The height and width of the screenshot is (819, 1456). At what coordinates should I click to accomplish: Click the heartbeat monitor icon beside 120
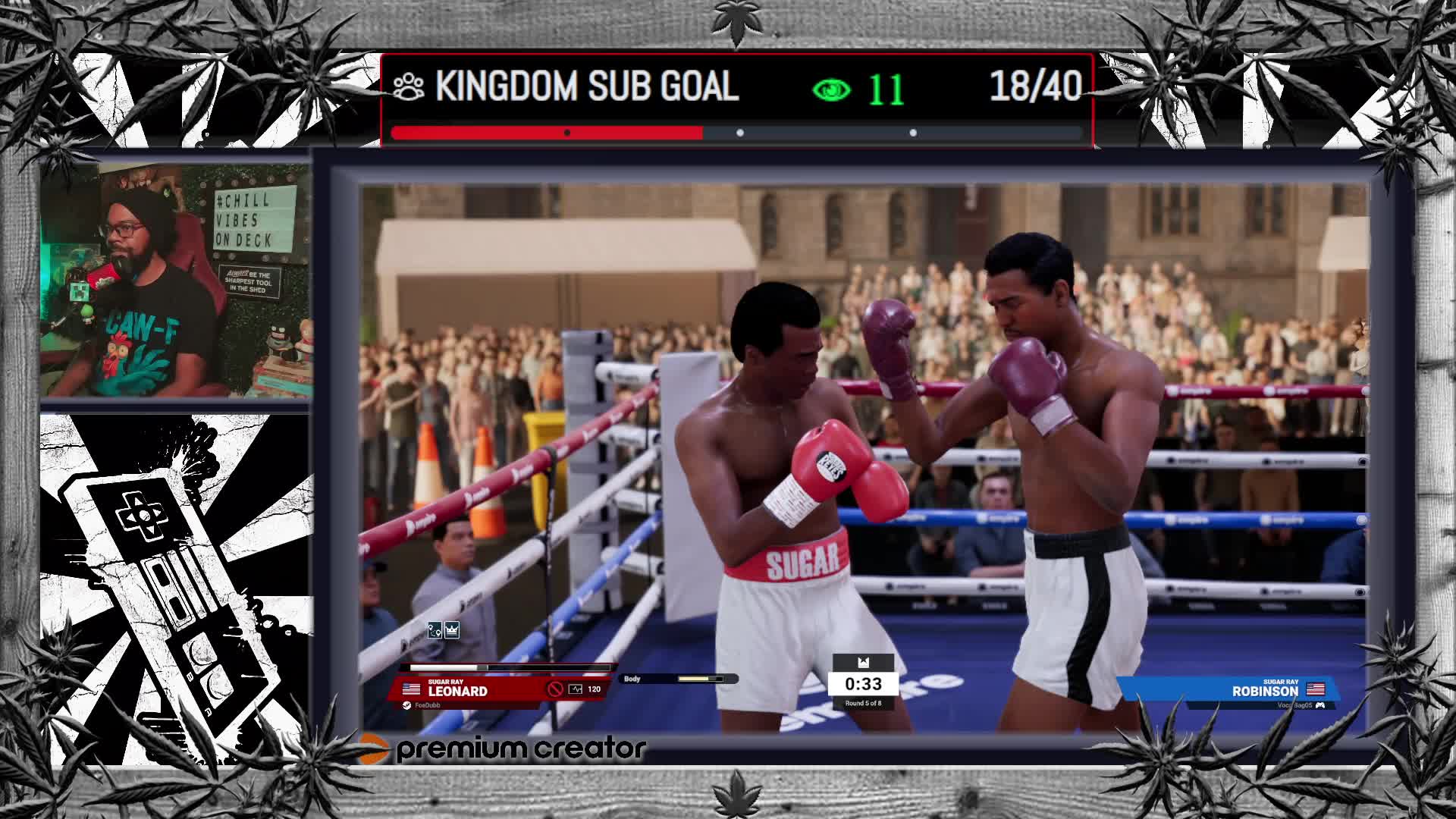tap(576, 689)
